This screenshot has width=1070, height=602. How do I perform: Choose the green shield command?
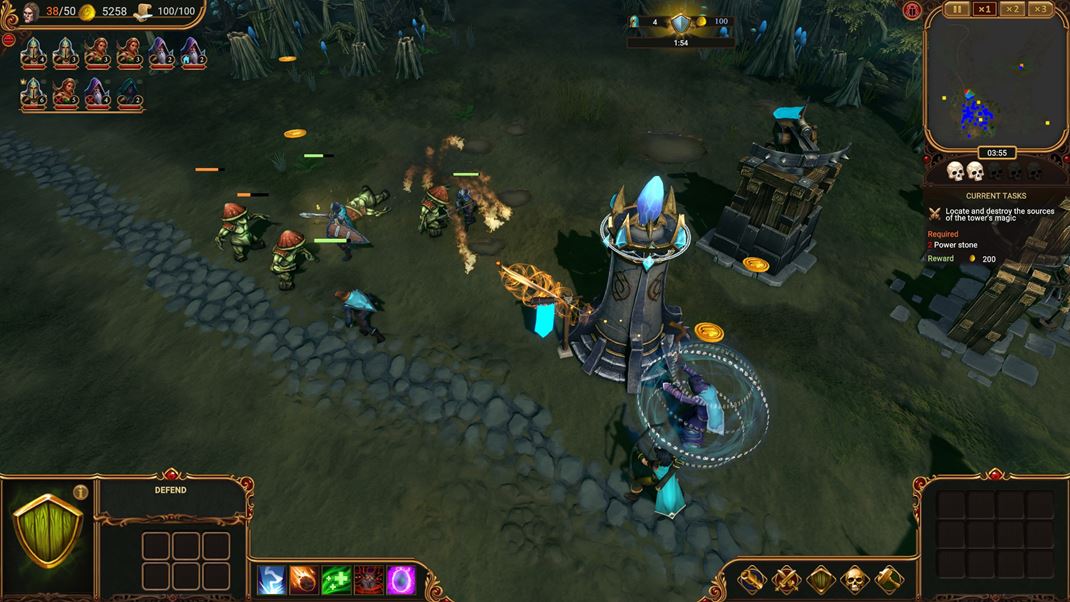[x=820, y=579]
